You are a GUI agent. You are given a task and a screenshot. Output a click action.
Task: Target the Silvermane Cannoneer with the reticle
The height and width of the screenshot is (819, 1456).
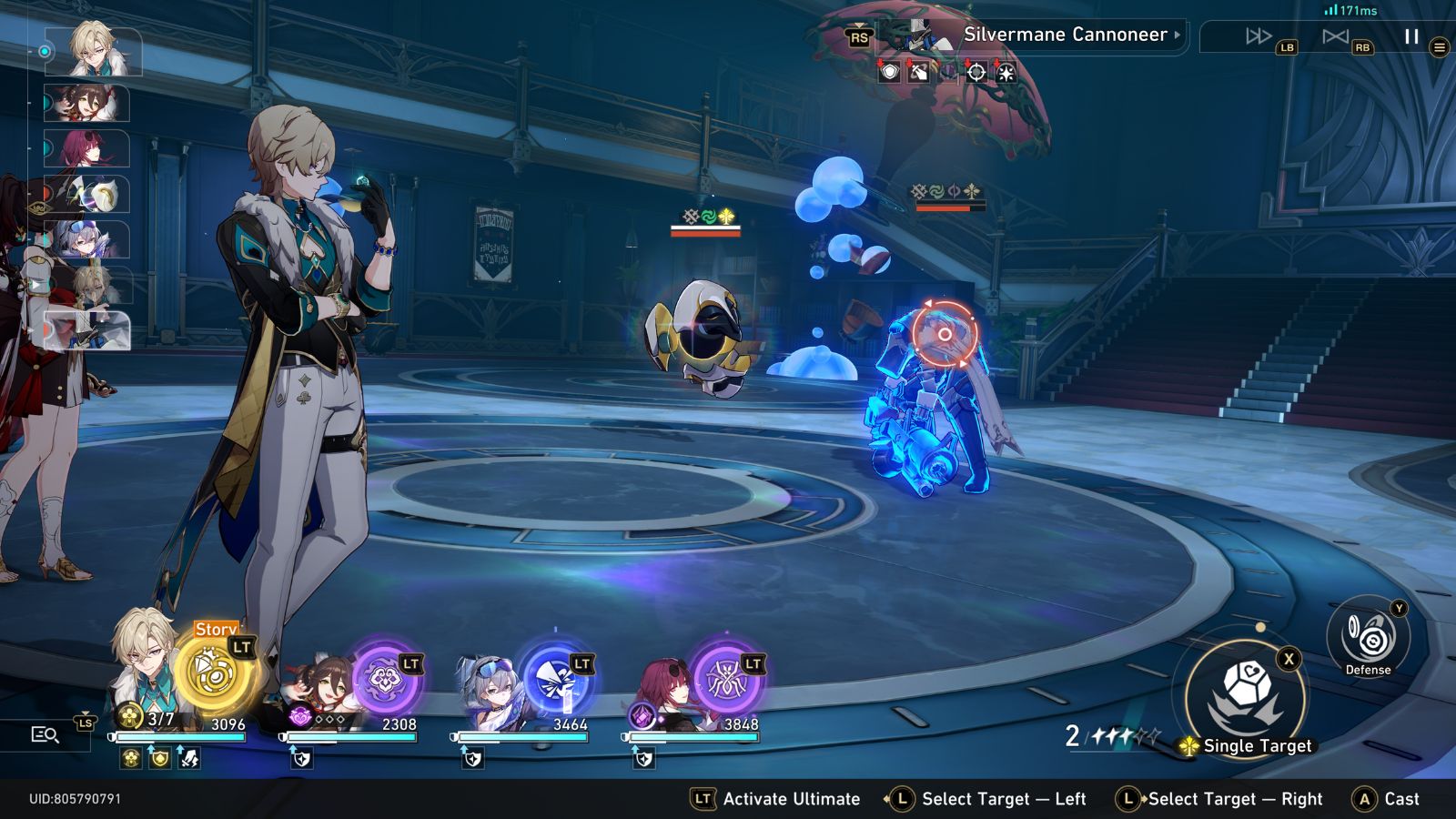945,335
